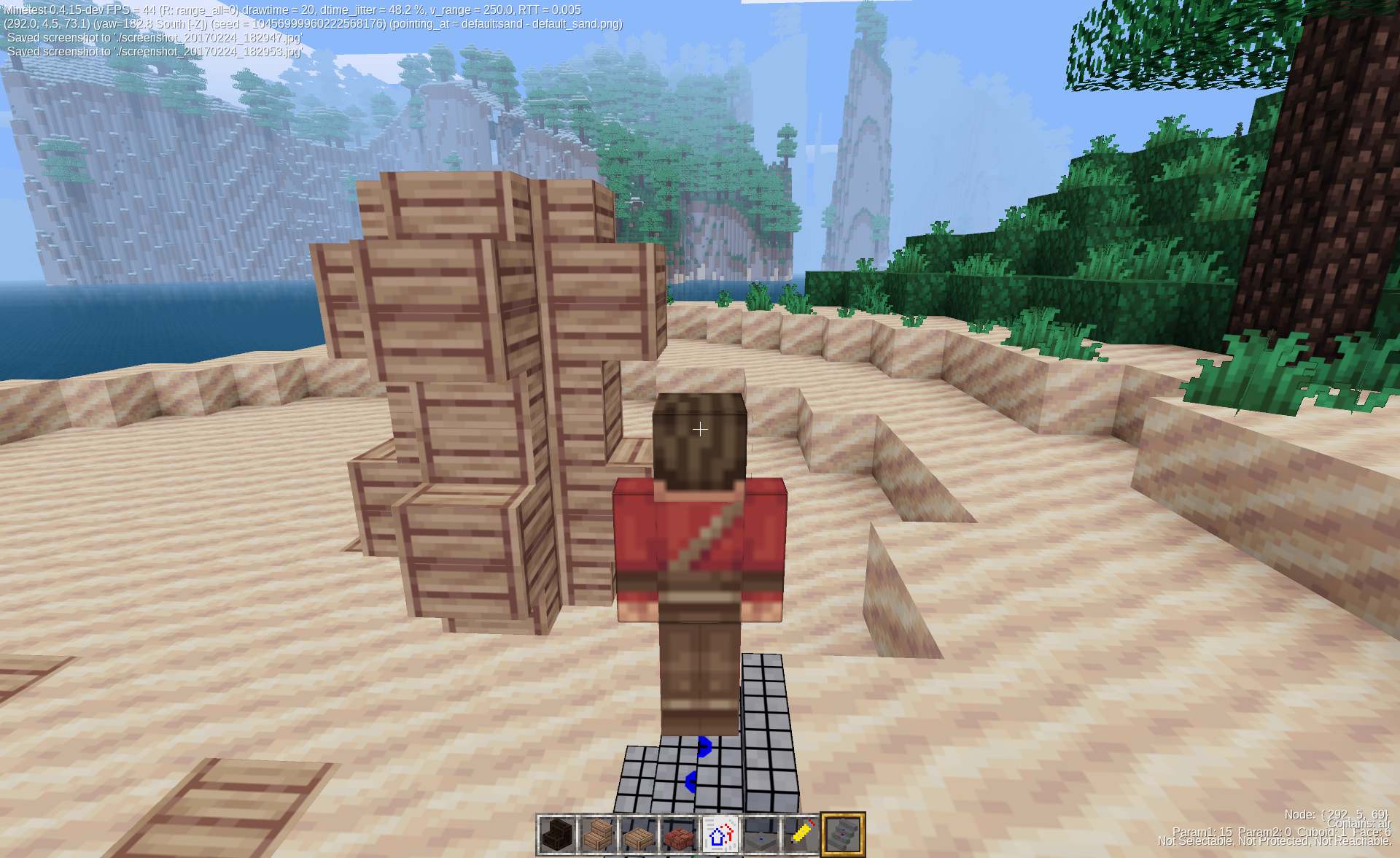The width and height of the screenshot is (1400, 858).
Task: Click the second saved screenshot filename
Action: point(208,51)
